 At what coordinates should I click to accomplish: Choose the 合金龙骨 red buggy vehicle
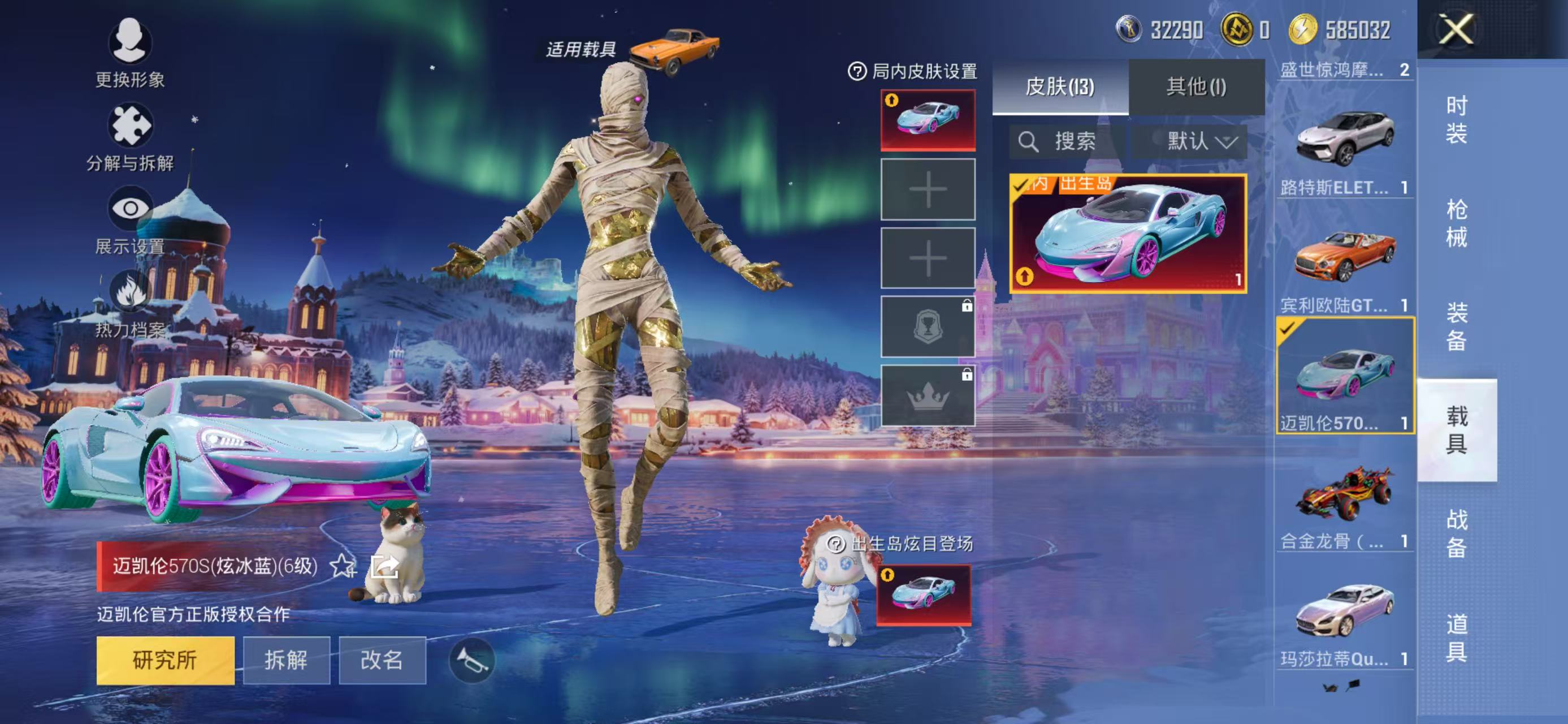[x=1345, y=494]
